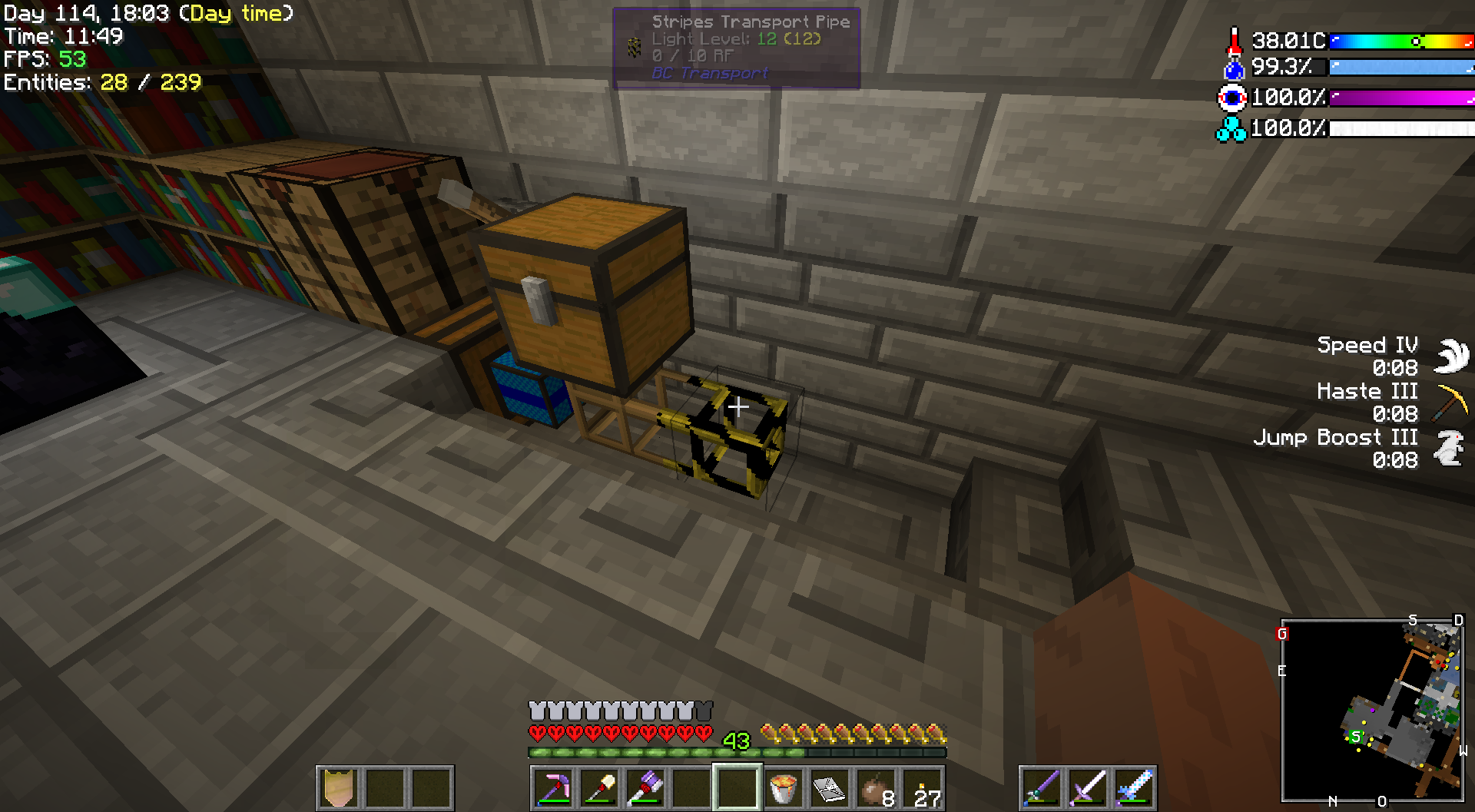Select the brown apple stack of 8
Viewport: 1475px width, 812px height.
pyautogui.click(x=876, y=787)
